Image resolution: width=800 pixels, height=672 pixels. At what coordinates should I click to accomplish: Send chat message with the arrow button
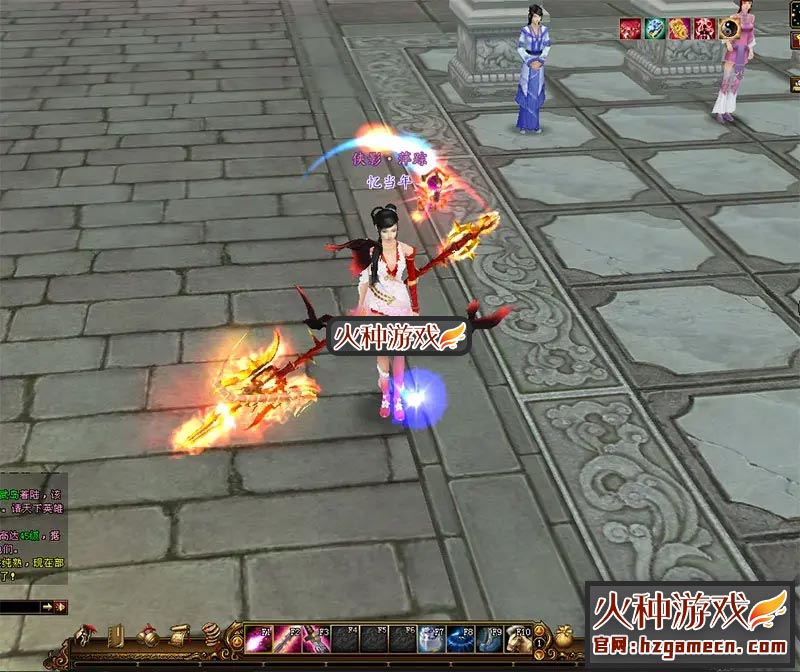pos(47,607)
